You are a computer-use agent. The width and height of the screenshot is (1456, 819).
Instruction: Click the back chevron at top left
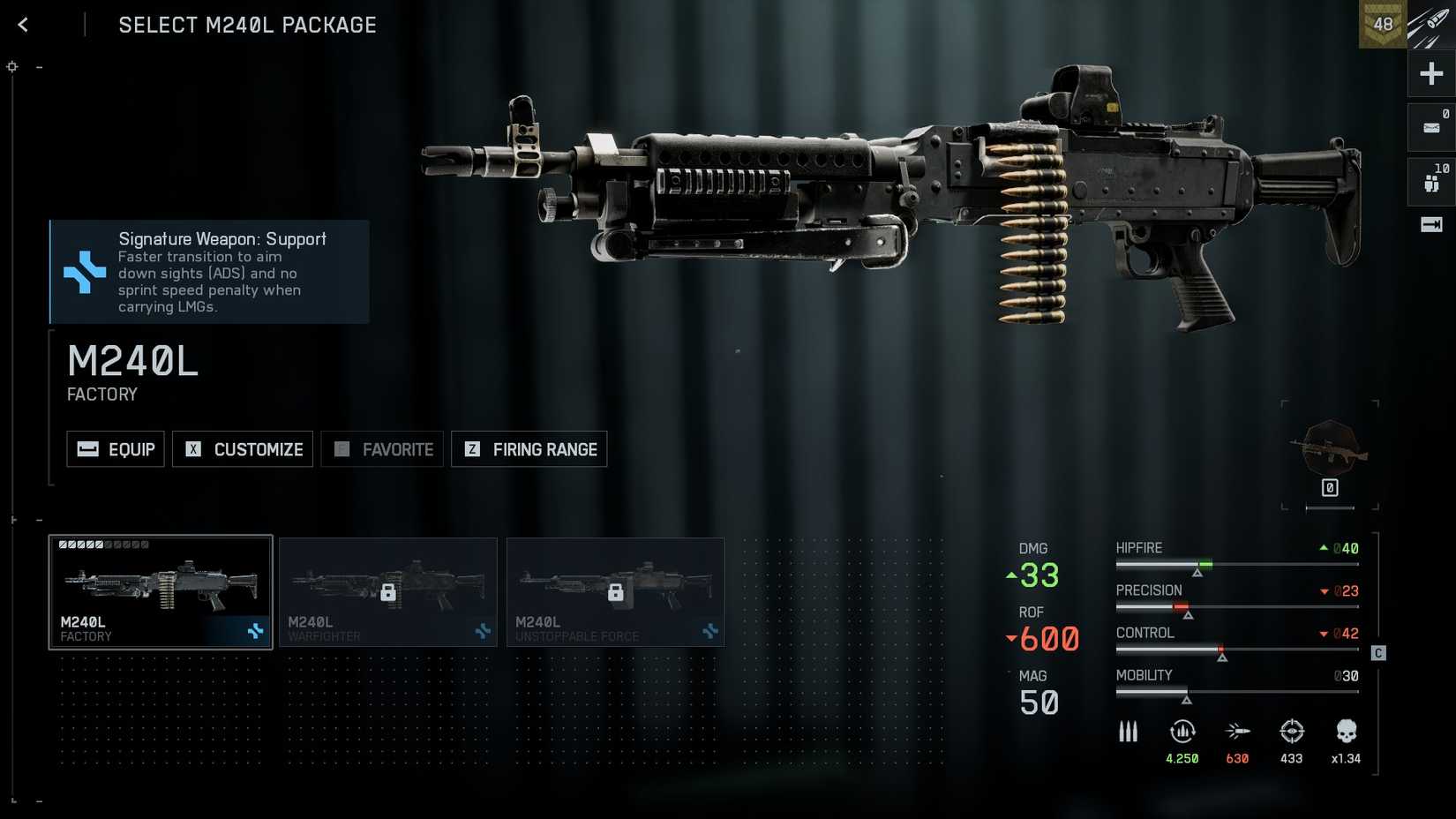click(22, 24)
